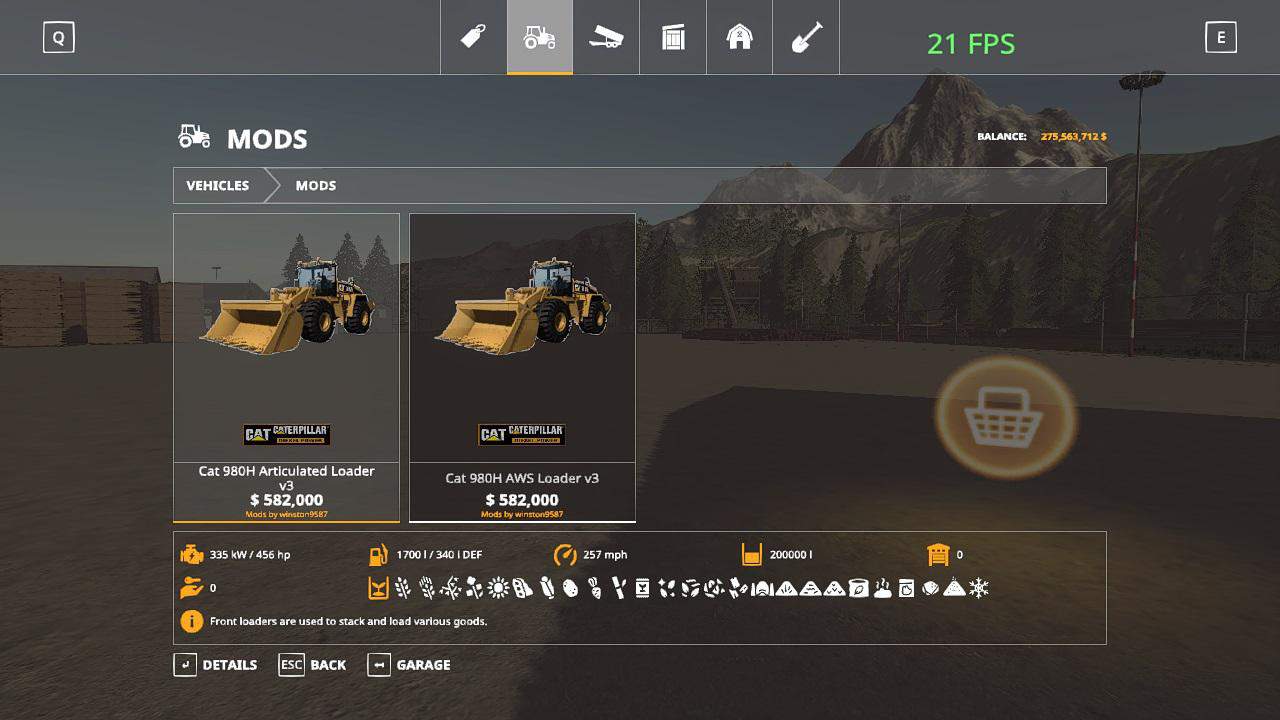Select the Vehicles tractor category icon

click(x=540, y=37)
